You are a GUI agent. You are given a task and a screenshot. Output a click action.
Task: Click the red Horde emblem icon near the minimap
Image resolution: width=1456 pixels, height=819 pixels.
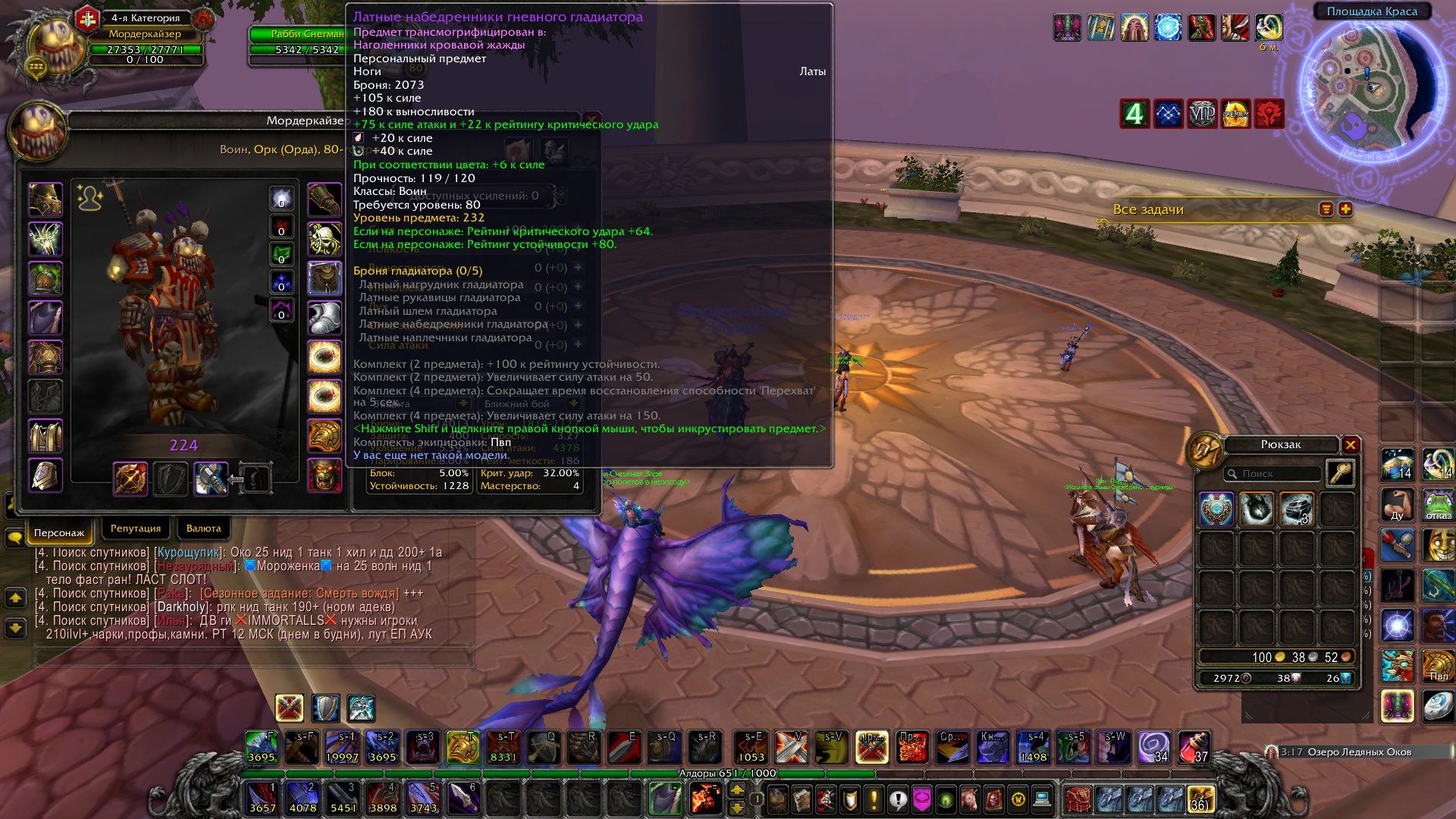pos(1269,114)
